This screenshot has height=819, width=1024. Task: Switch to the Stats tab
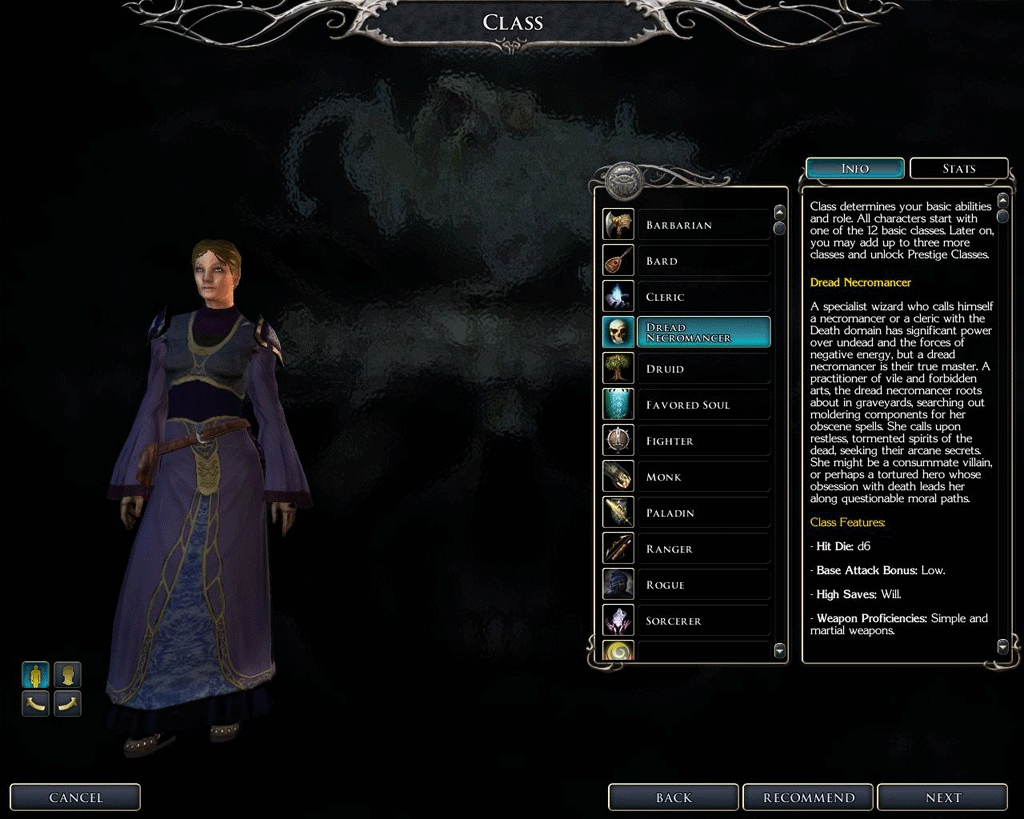(958, 168)
